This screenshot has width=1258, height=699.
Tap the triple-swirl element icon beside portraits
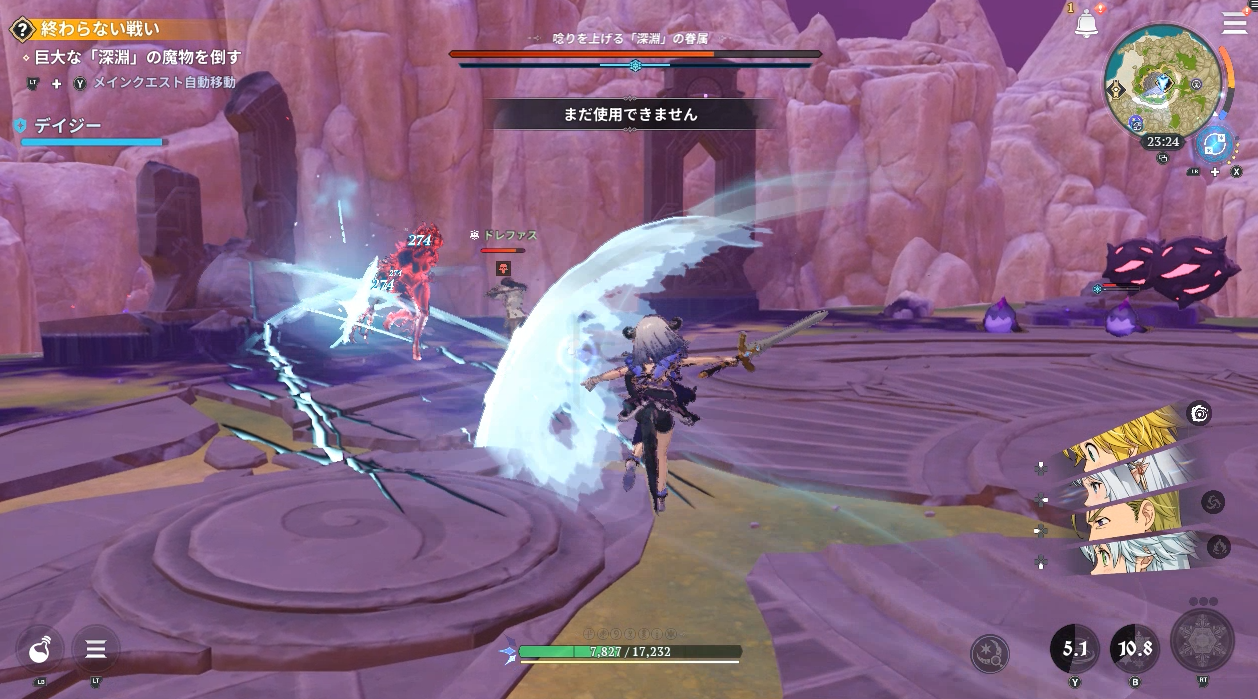click(1212, 501)
